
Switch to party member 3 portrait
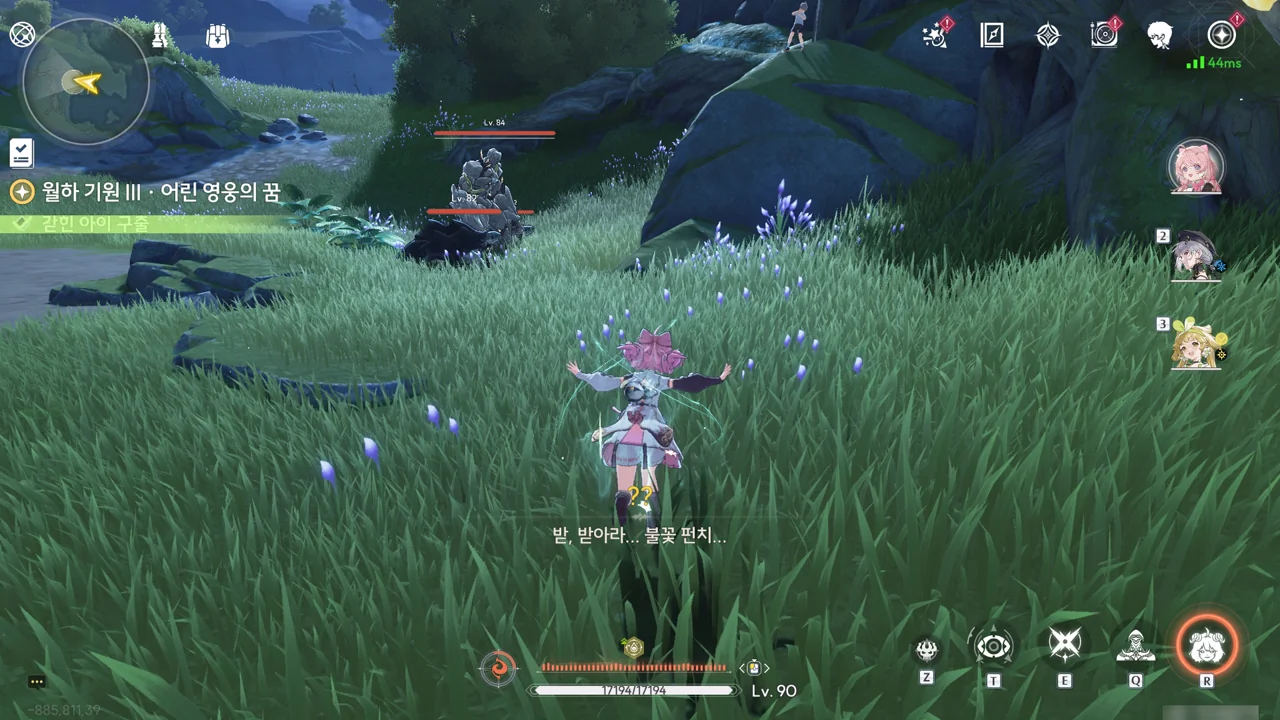point(1196,344)
